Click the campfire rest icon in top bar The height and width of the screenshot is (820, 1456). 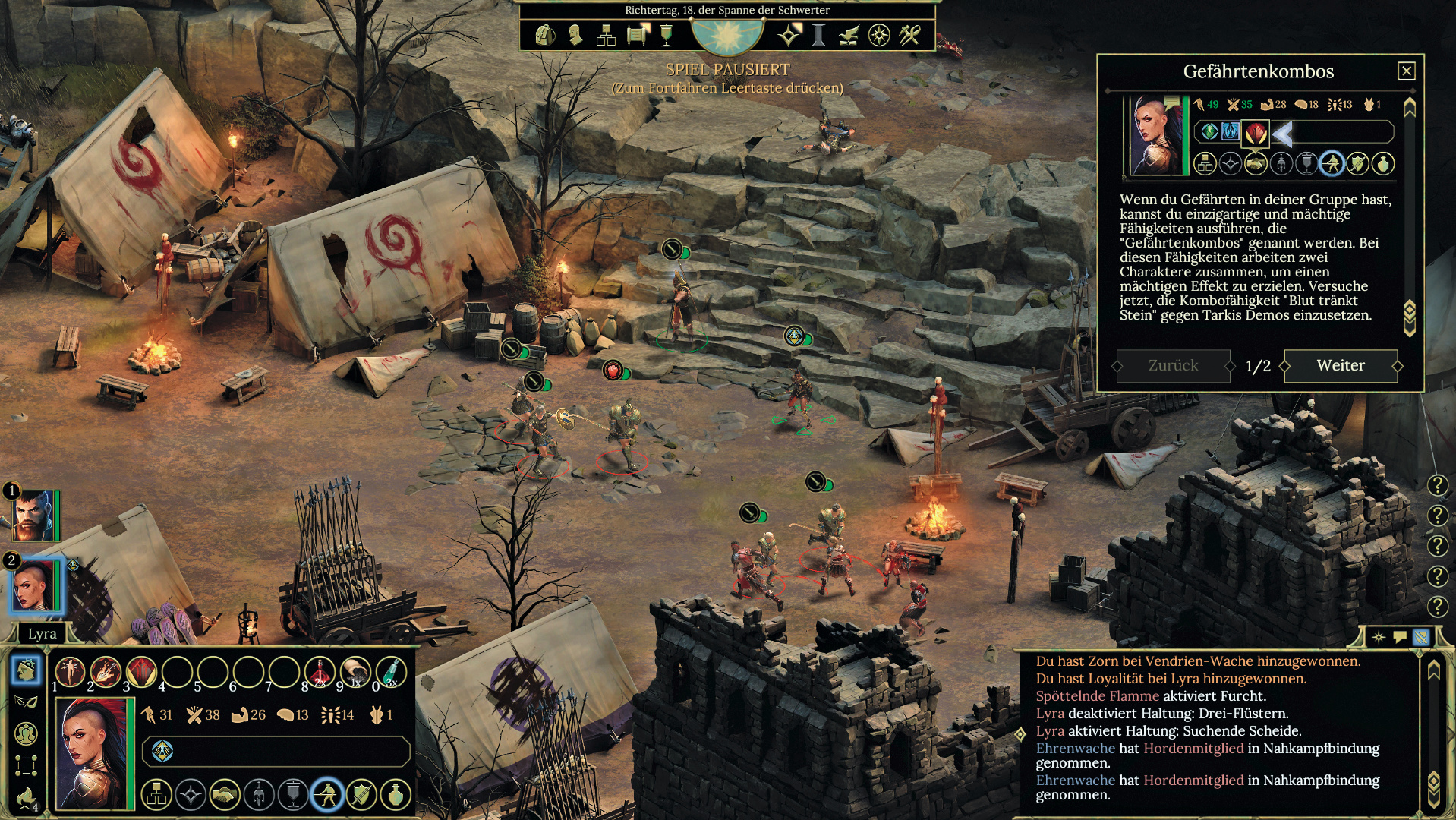pos(848,35)
